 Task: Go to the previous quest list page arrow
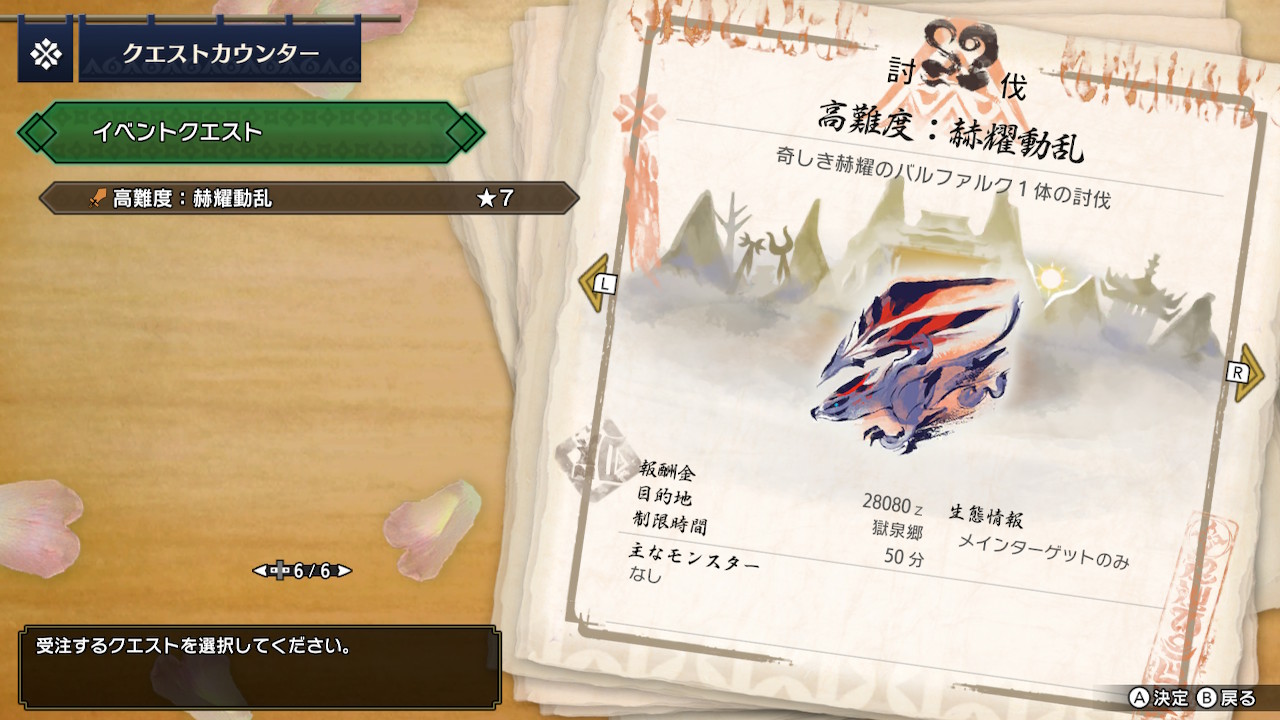259,571
